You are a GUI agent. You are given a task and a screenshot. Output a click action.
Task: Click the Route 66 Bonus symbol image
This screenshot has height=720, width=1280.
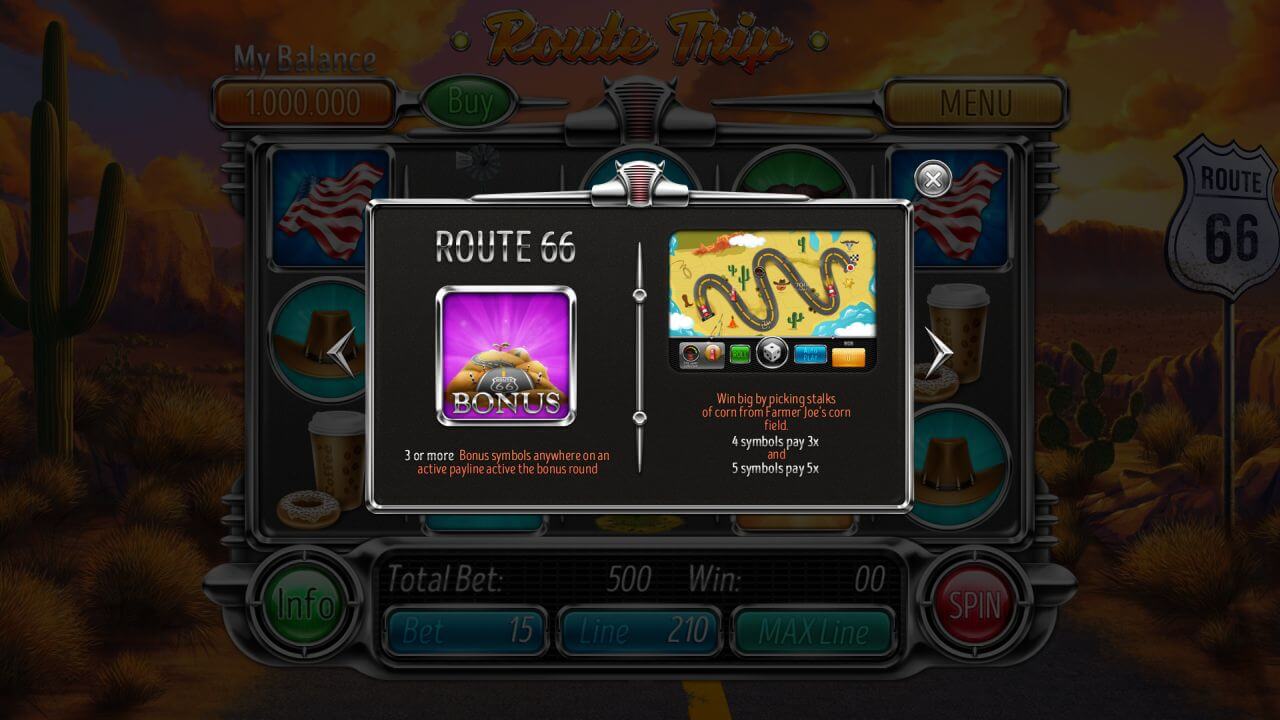coord(506,355)
